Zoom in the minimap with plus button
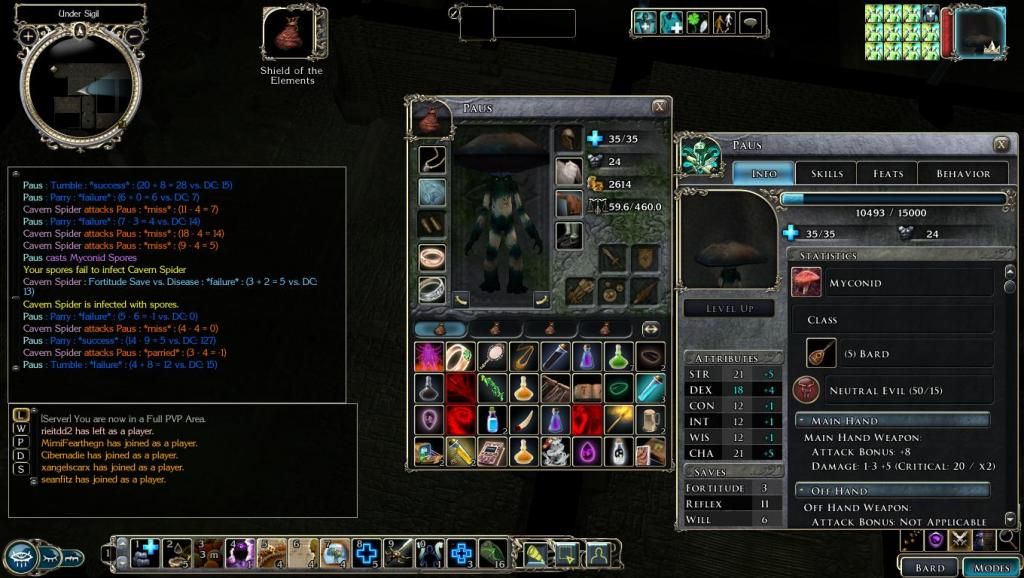 pos(28,35)
